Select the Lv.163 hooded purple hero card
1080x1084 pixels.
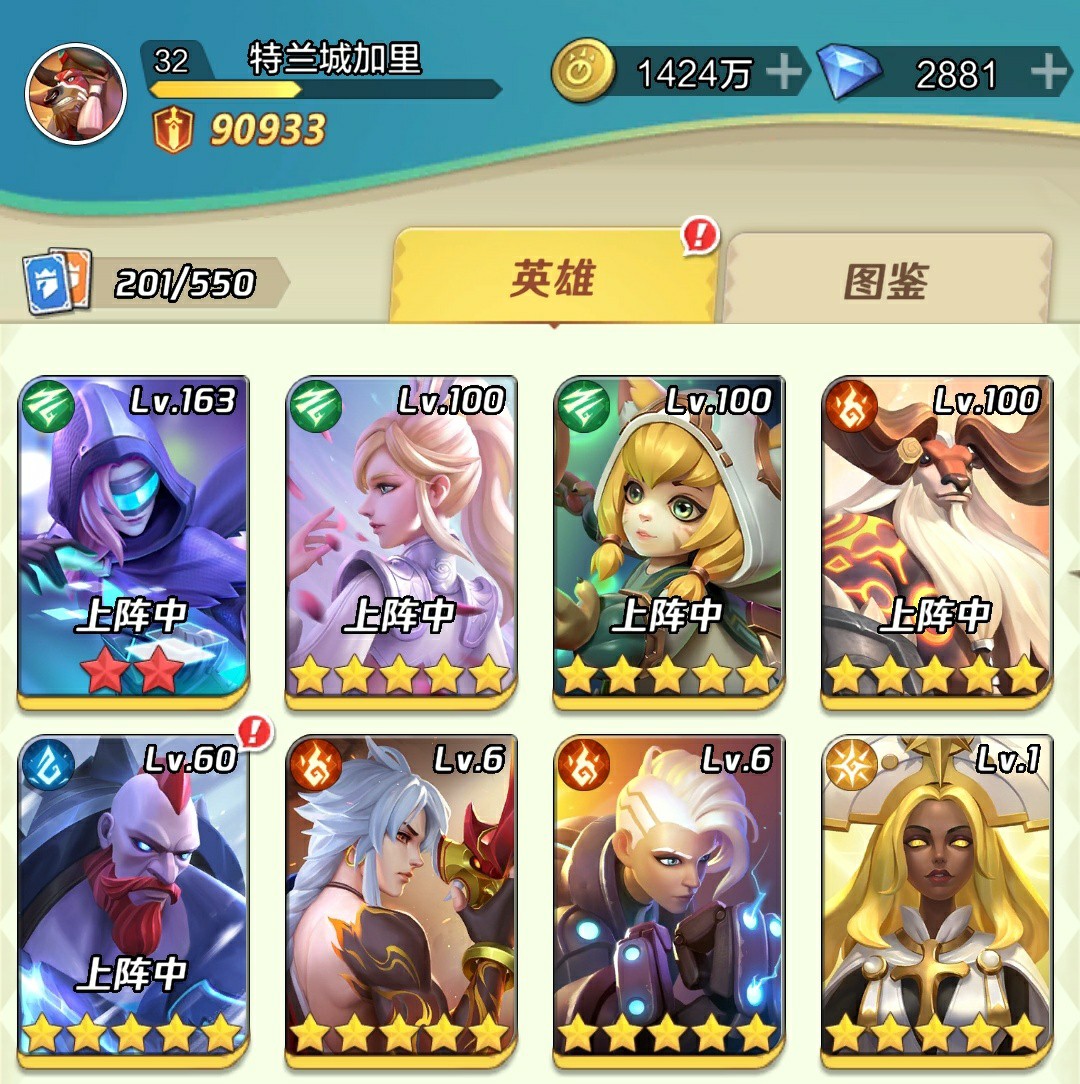[133, 540]
